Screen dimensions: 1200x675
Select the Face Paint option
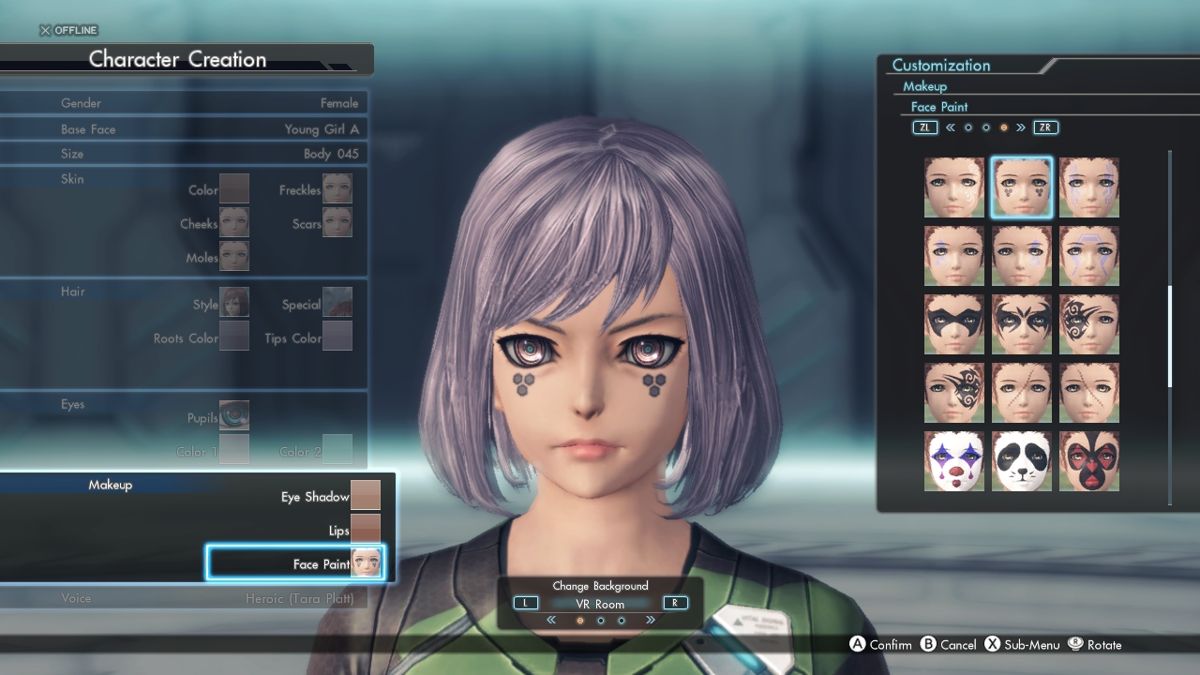tap(296, 564)
